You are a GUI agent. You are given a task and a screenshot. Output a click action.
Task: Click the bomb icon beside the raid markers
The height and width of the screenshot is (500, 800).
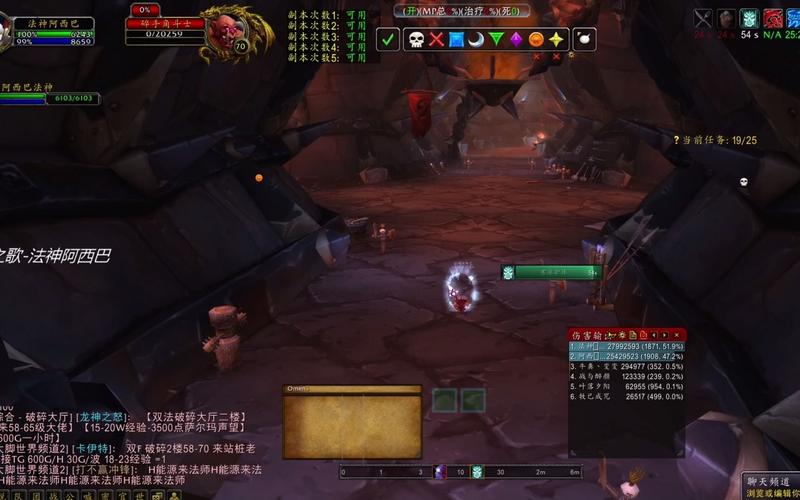(x=586, y=40)
